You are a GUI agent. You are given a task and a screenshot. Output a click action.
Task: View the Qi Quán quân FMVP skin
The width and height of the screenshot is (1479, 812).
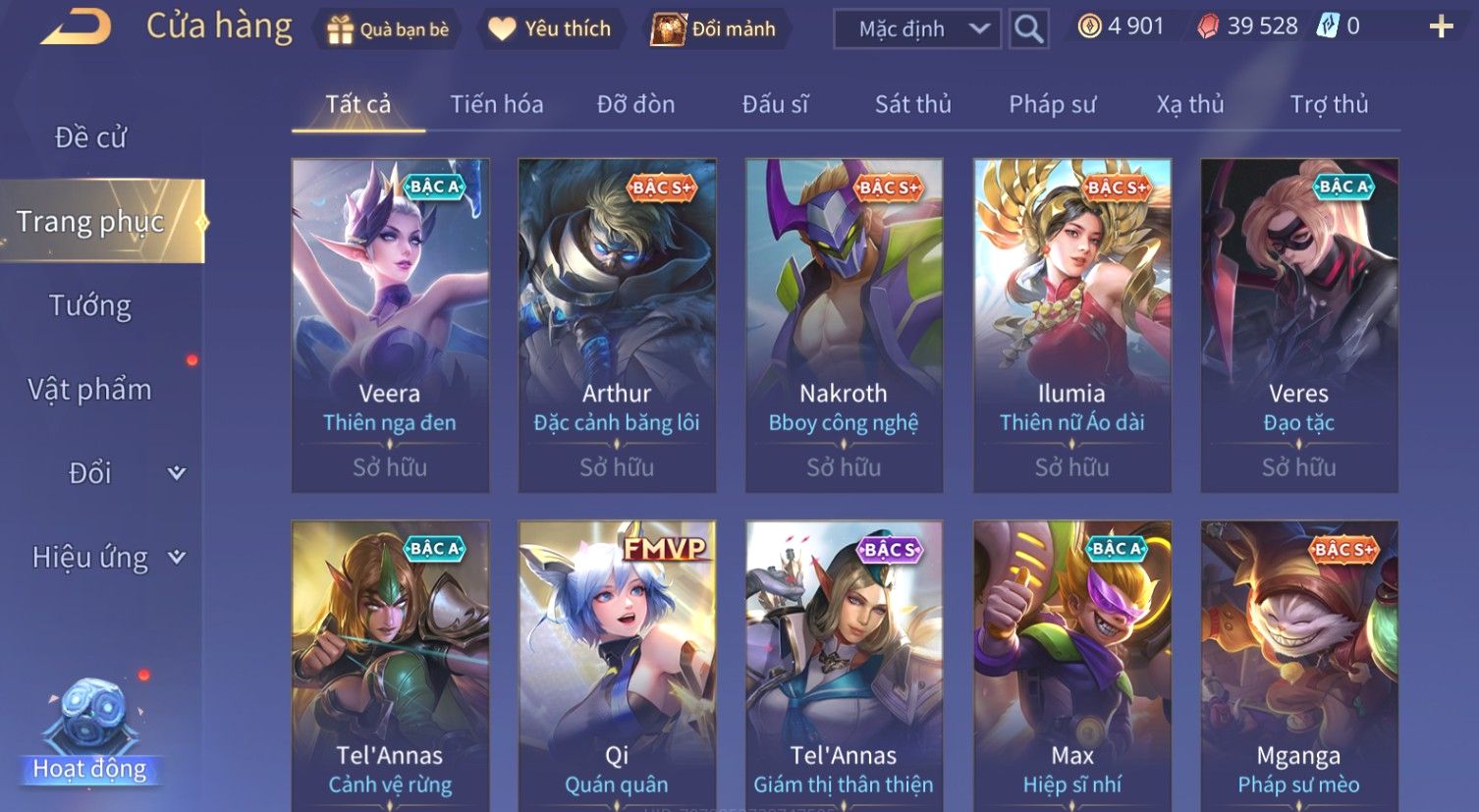(x=617, y=666)
